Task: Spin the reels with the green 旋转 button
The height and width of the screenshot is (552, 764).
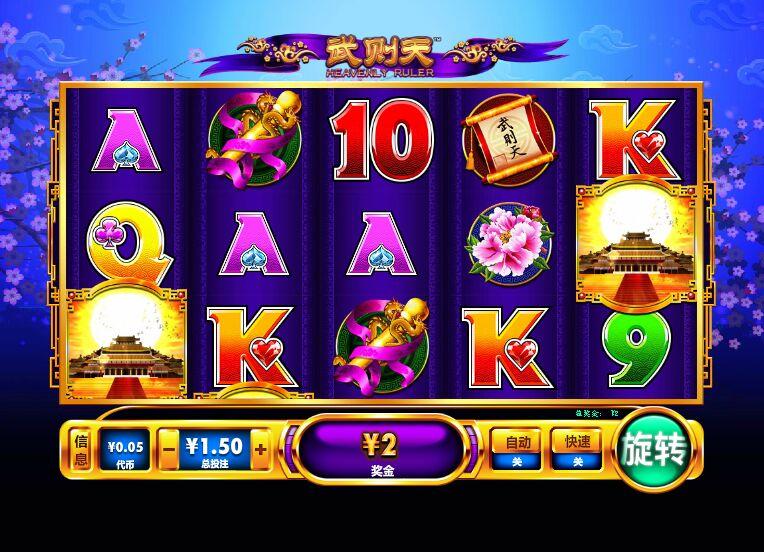Action: pos(655,451)
